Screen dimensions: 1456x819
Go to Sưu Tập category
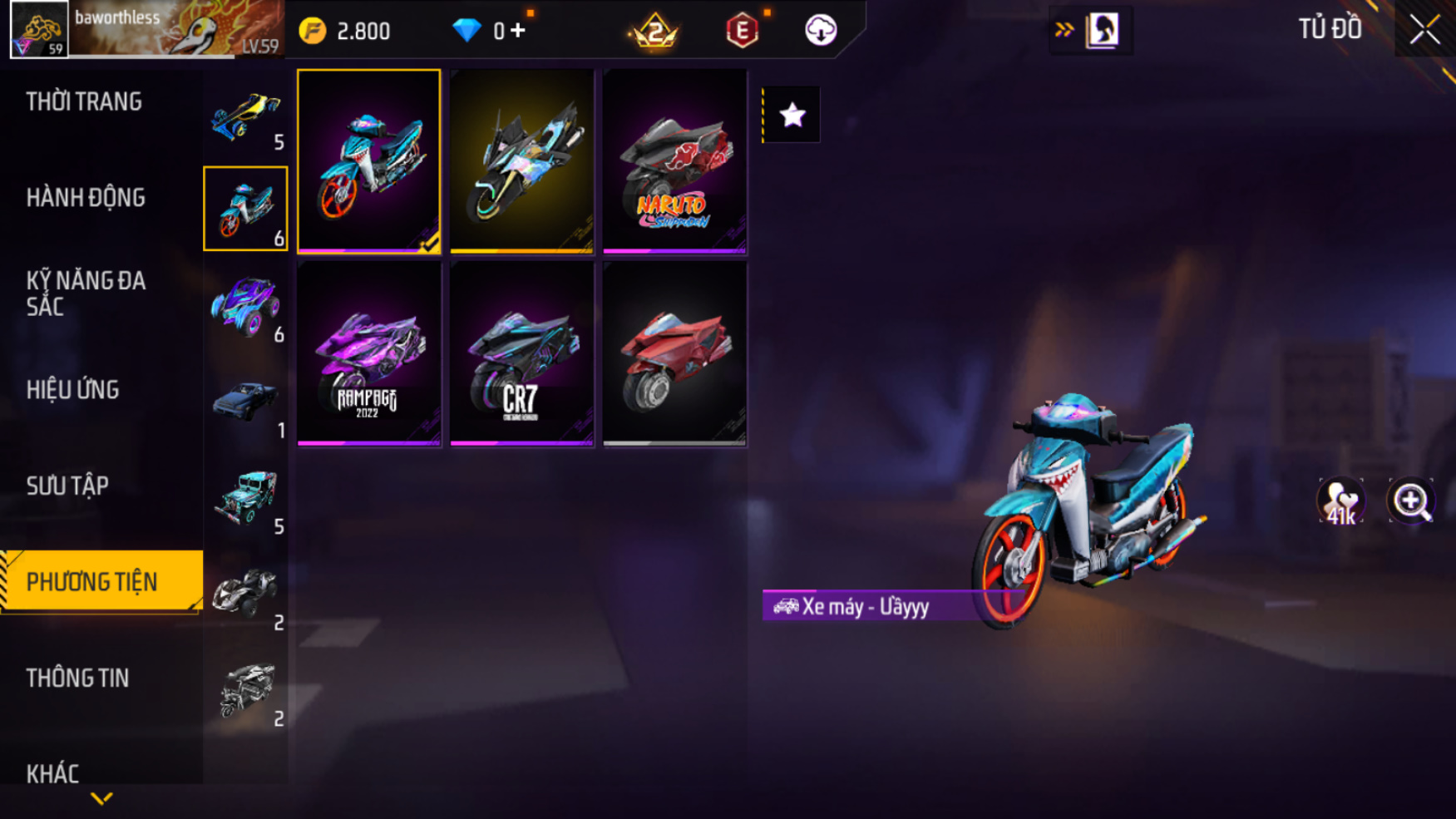click(67, 486)
